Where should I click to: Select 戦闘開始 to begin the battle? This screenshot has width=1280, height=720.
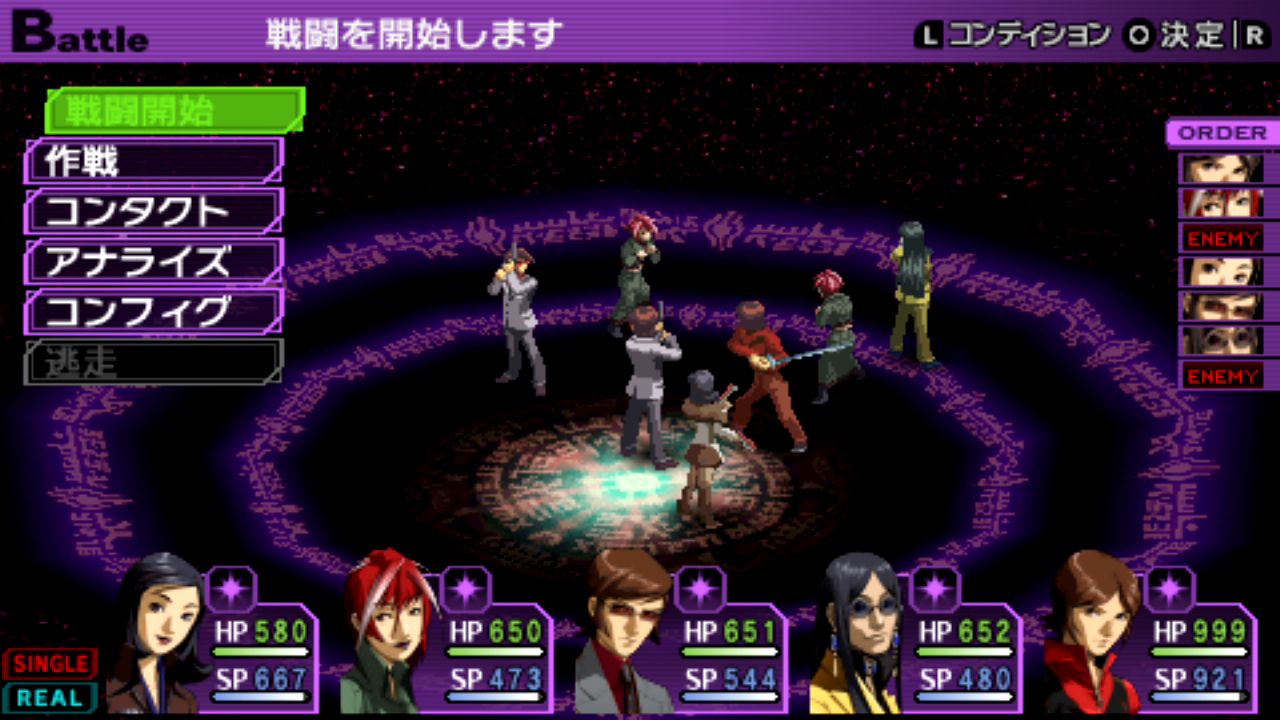click(x=174, y=110)
